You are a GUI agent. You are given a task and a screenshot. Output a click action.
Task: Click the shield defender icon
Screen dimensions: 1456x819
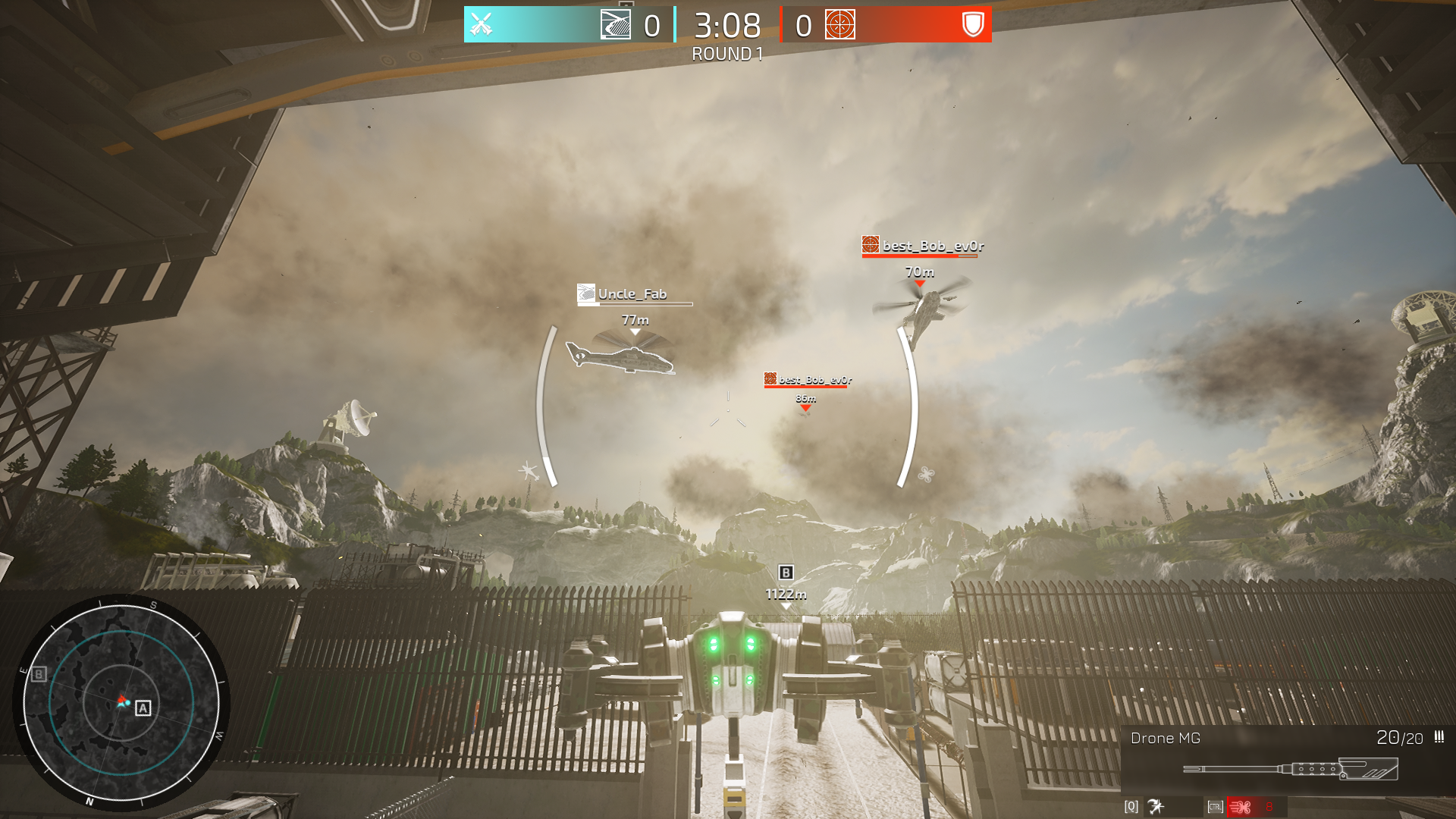972,24
